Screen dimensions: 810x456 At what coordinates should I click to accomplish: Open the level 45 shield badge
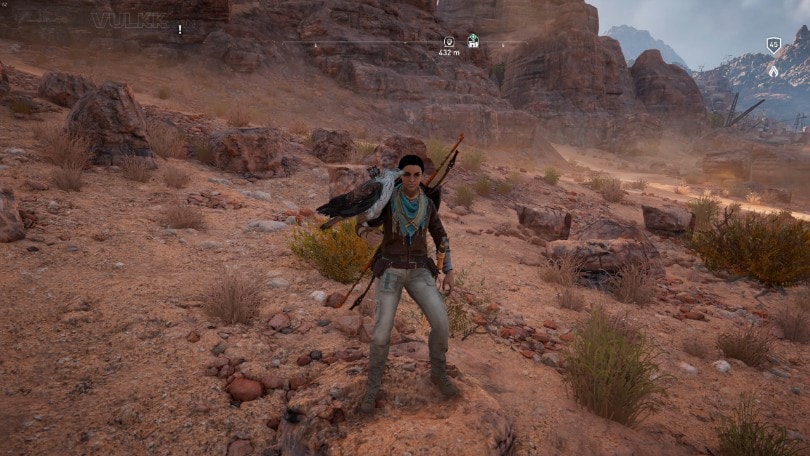click(x=773, y=45)
